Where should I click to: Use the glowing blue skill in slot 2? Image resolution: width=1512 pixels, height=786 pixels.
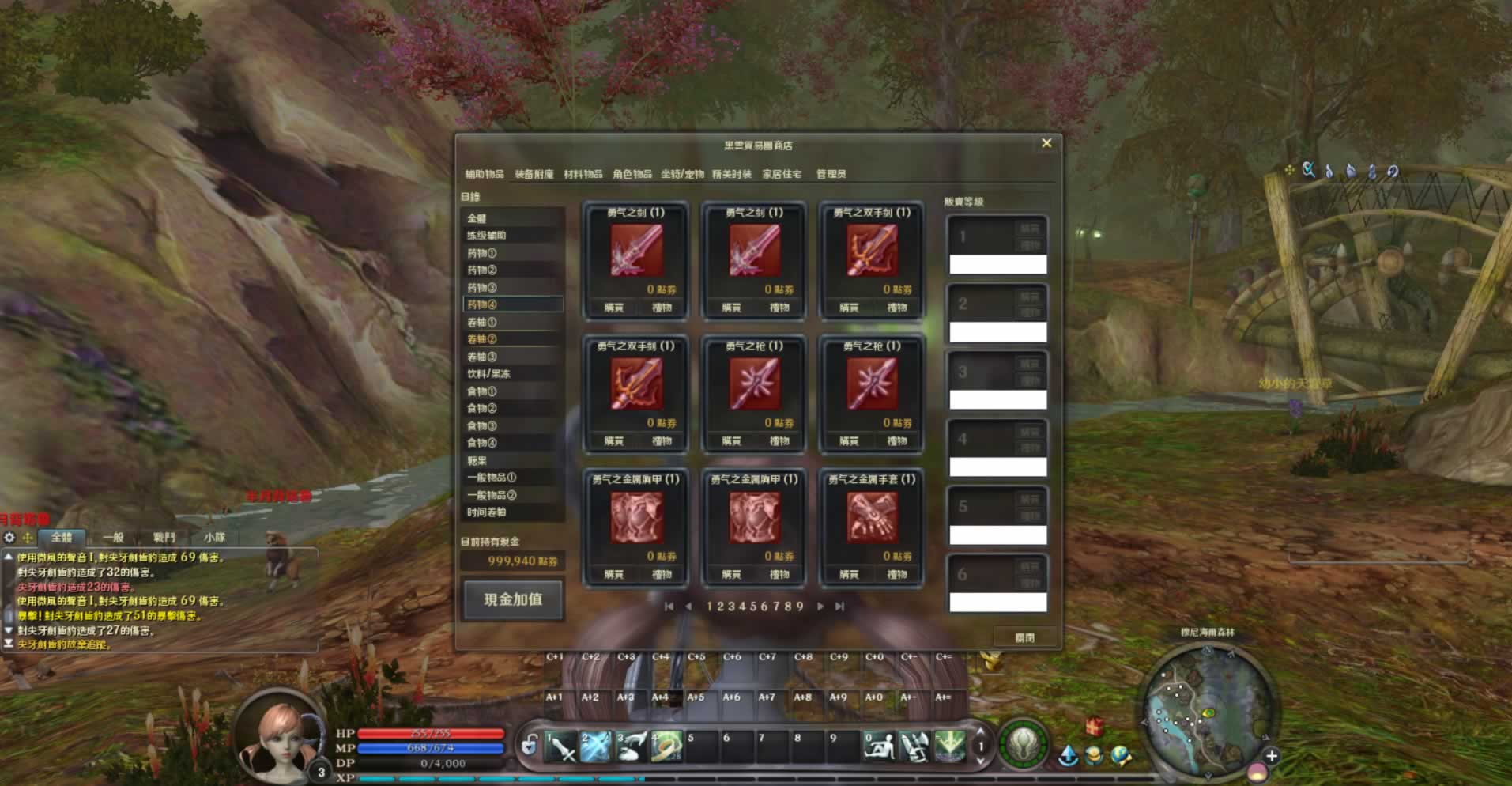pyautogui.click(x=596, y=746)
